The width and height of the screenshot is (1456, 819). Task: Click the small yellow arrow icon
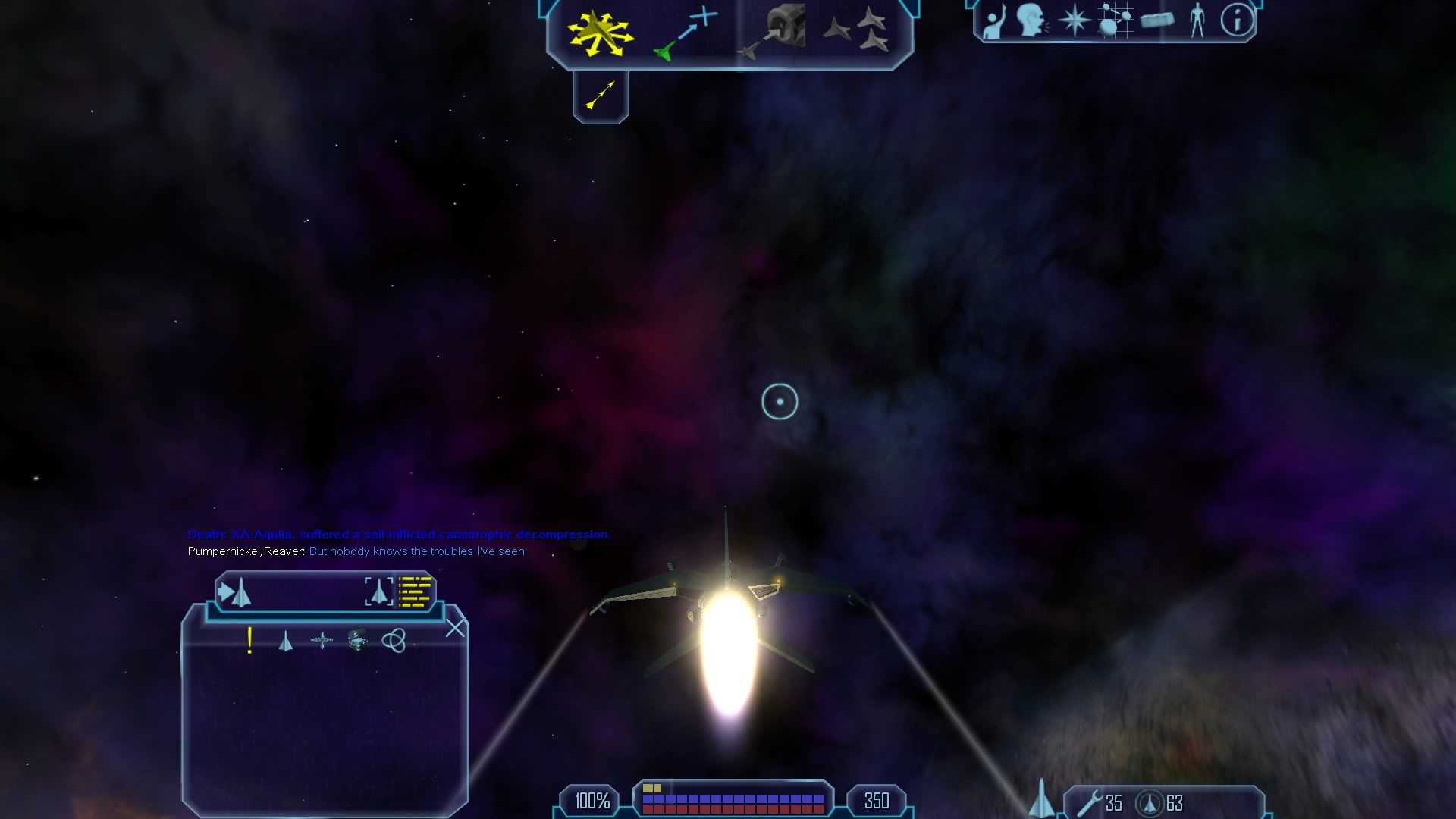[601, 95]
